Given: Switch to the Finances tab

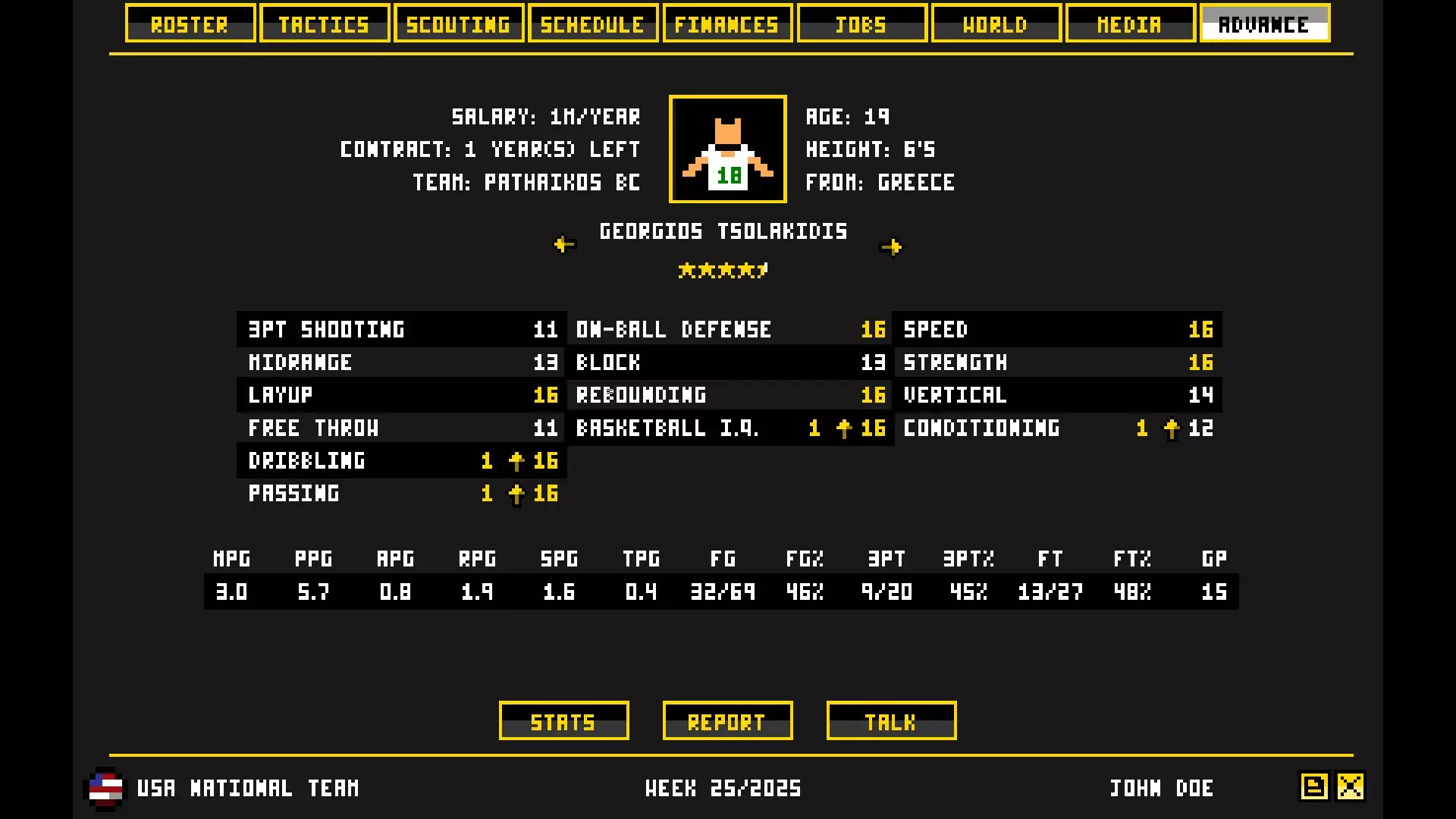Looking at the screenshot, I should point(727,23).
